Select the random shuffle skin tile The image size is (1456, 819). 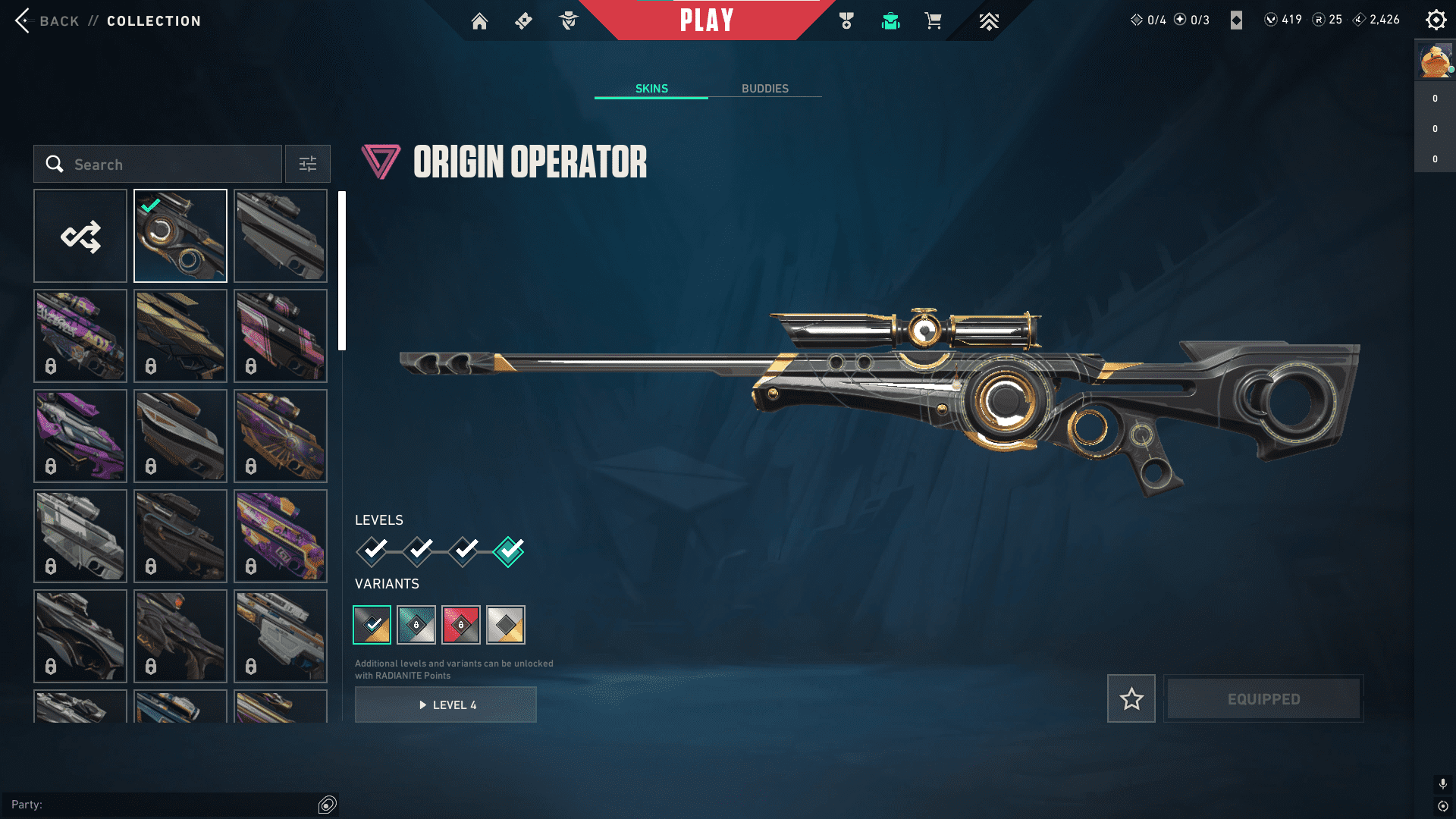point(80,237)
